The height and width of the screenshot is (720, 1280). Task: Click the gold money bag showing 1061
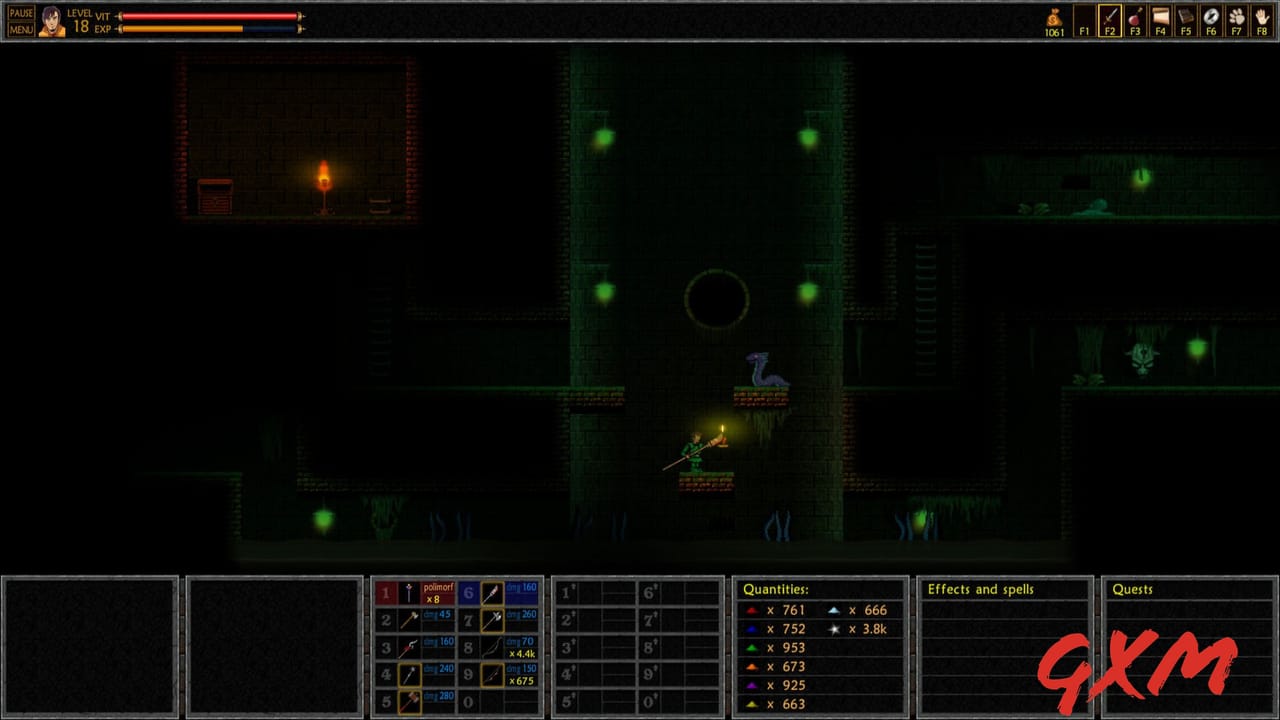click(1054, 18)
